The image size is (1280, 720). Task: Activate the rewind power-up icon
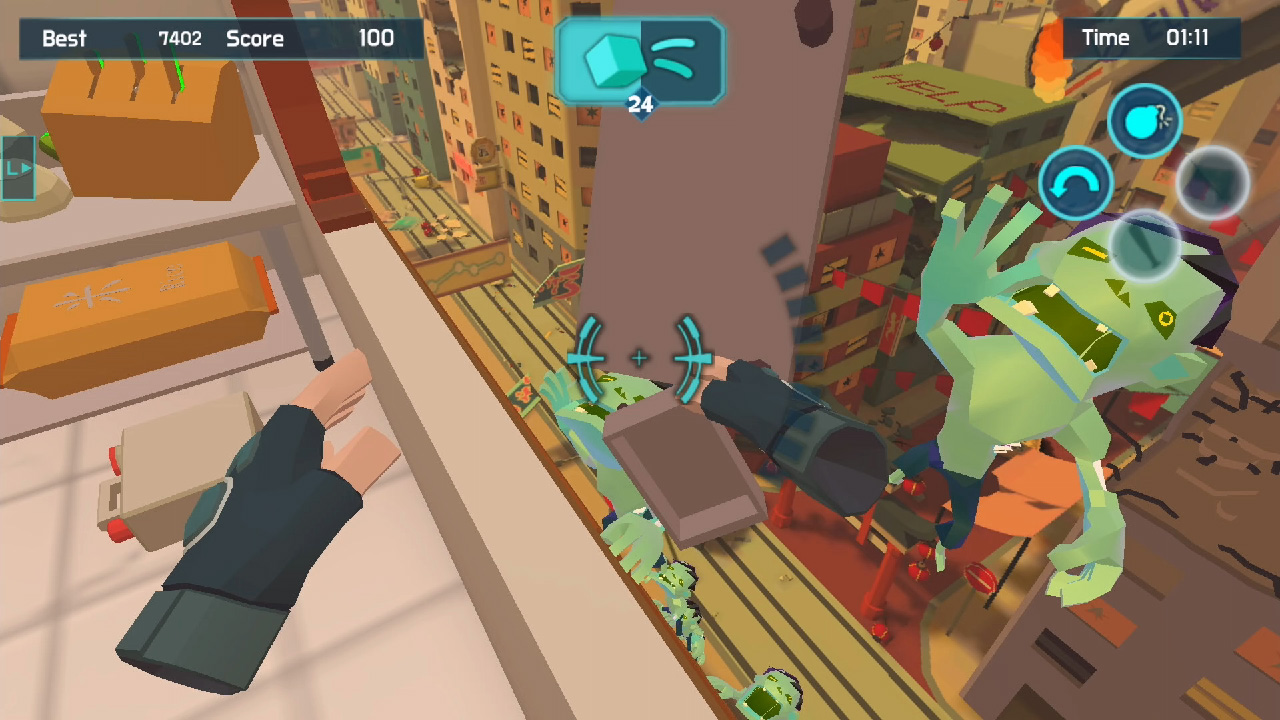[1075, 183]
